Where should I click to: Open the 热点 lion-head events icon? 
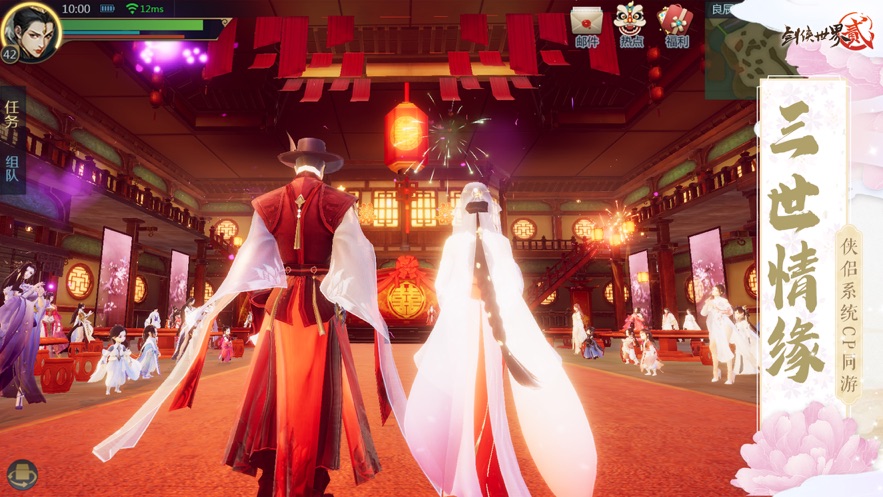tap(630, 24)
